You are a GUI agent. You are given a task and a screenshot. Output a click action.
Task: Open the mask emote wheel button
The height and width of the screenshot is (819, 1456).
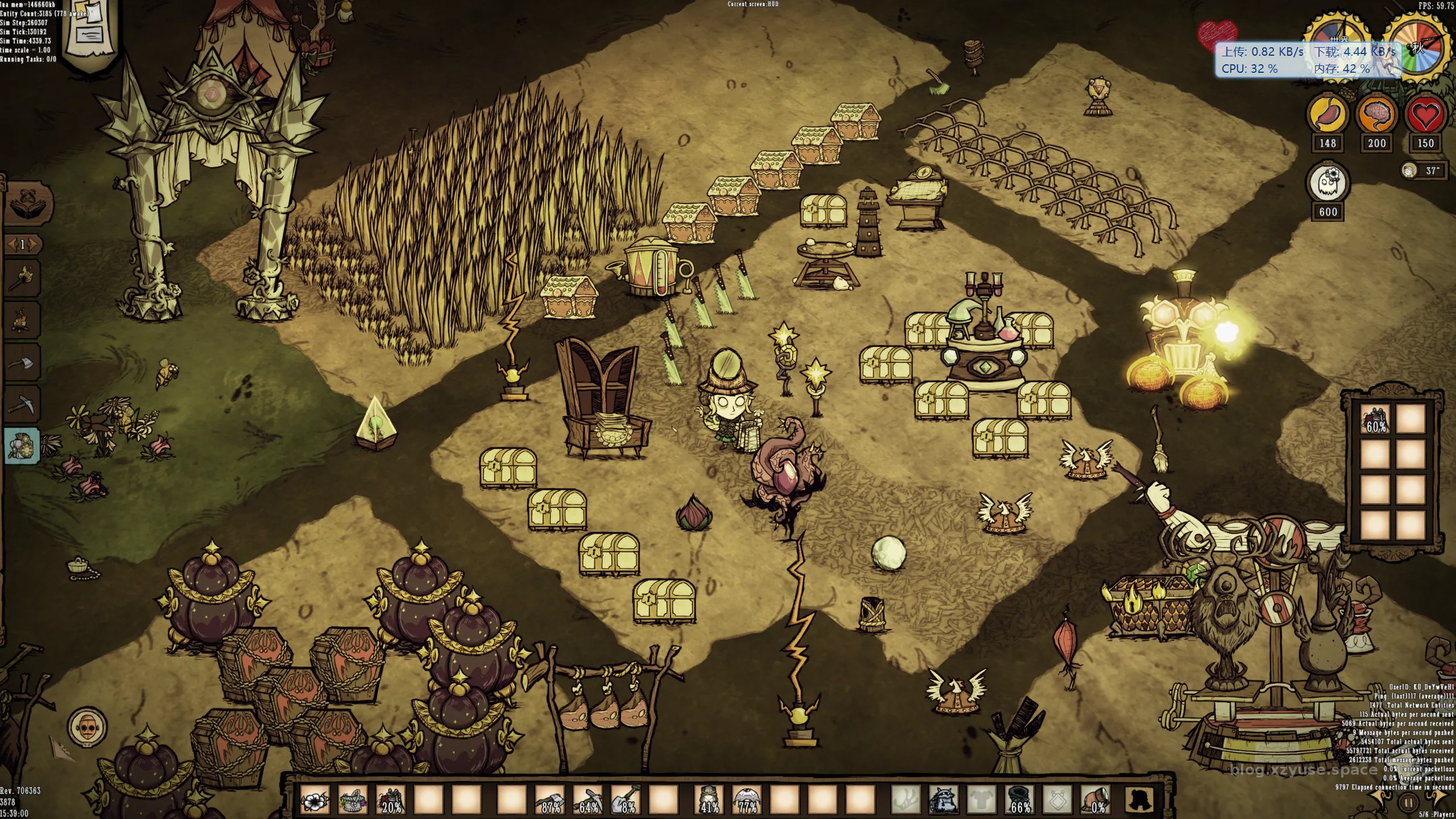(x=87, y=726)
